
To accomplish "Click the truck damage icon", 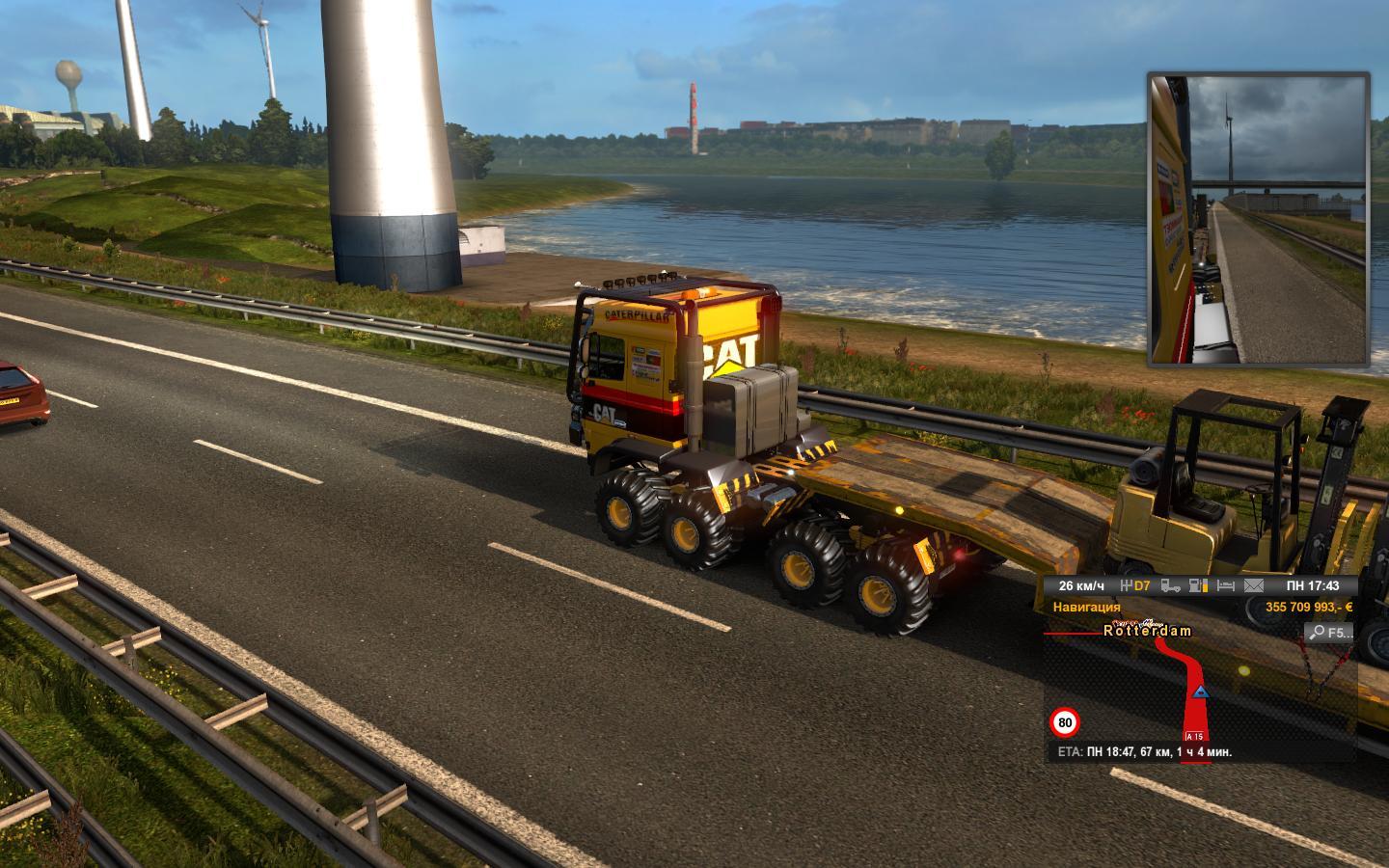I will point(1171,585).
